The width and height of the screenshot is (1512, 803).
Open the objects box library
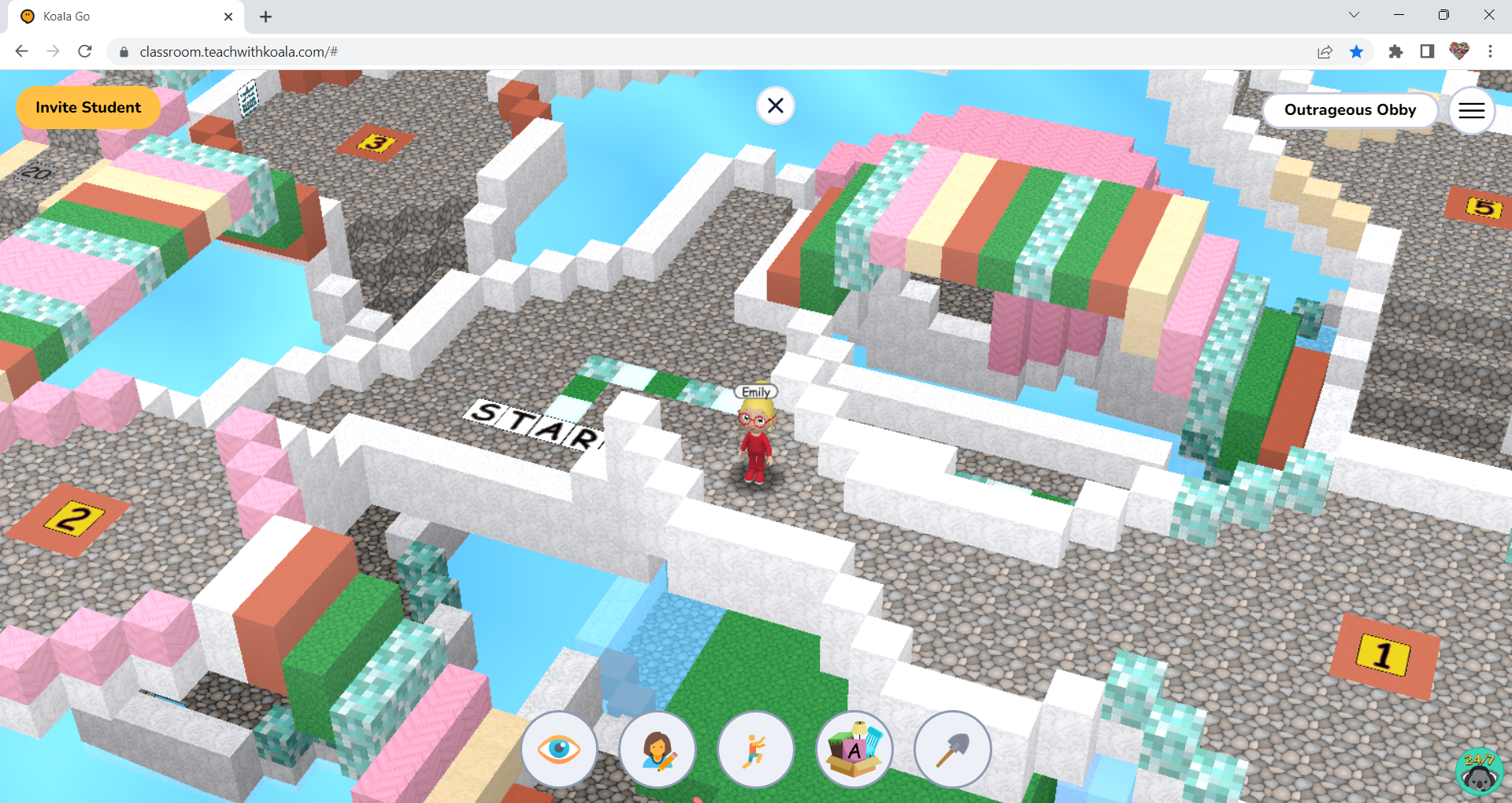tap(854, 749)
